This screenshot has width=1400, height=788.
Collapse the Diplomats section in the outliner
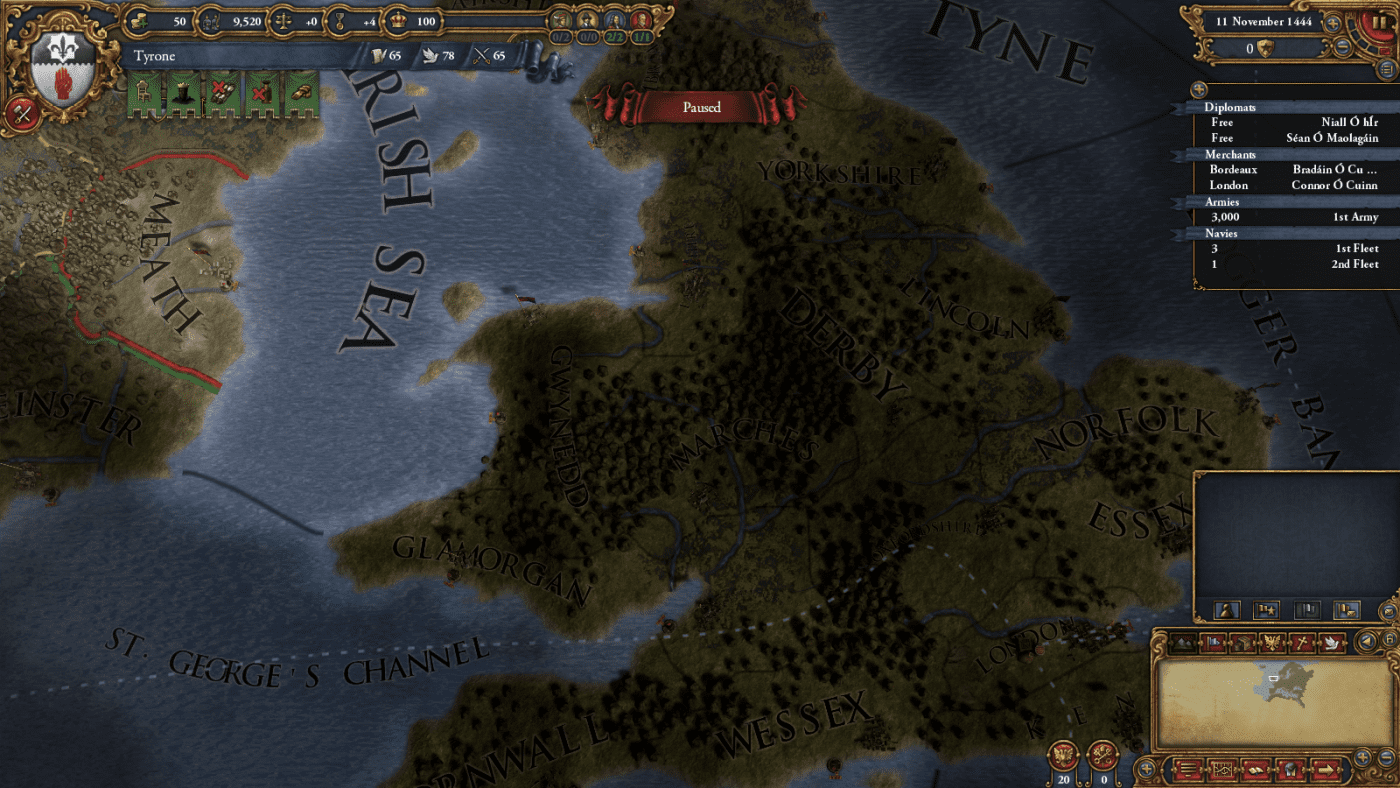click(x=1230, y=107)
